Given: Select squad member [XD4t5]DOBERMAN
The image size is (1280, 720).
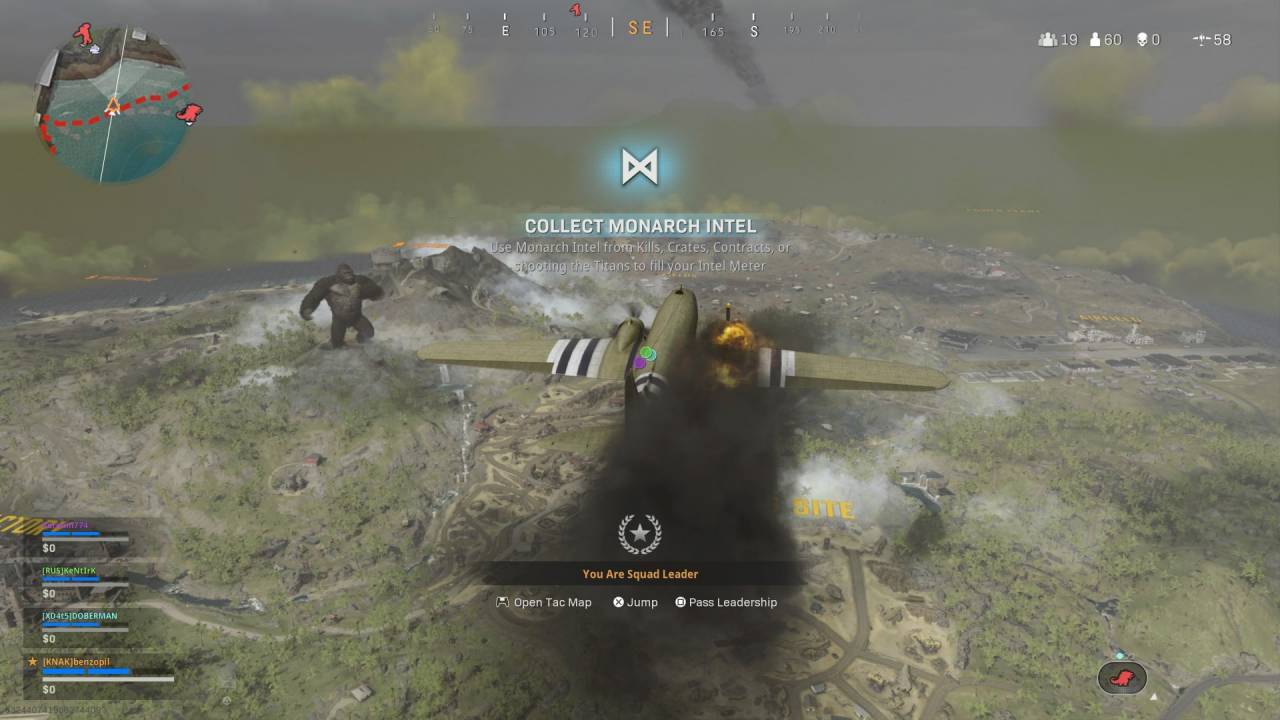Looking at the screenshot, I should pos(79,616).
